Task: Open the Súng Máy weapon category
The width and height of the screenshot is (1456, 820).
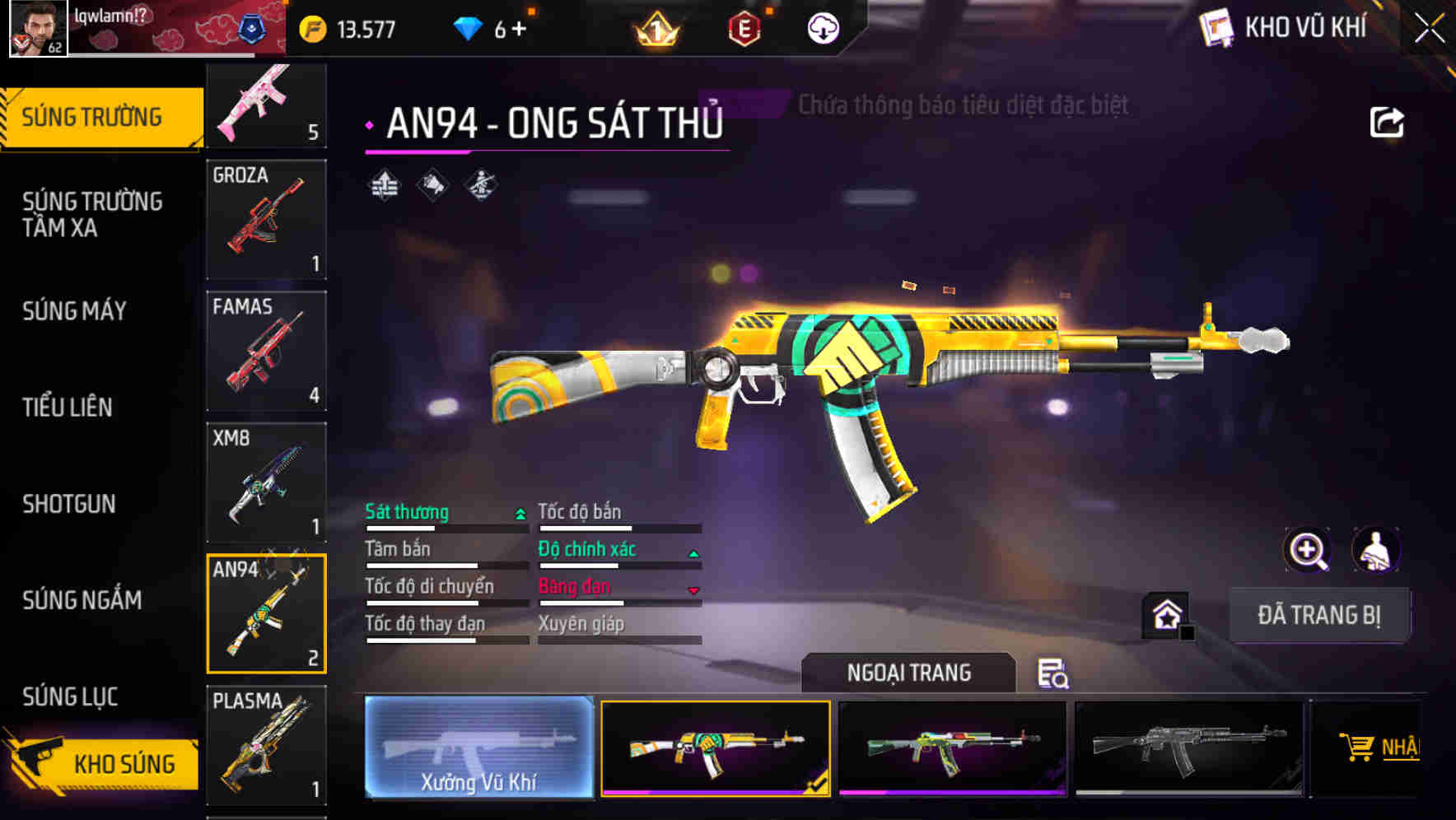Action: pyautogui.click(x=75, y=310)
